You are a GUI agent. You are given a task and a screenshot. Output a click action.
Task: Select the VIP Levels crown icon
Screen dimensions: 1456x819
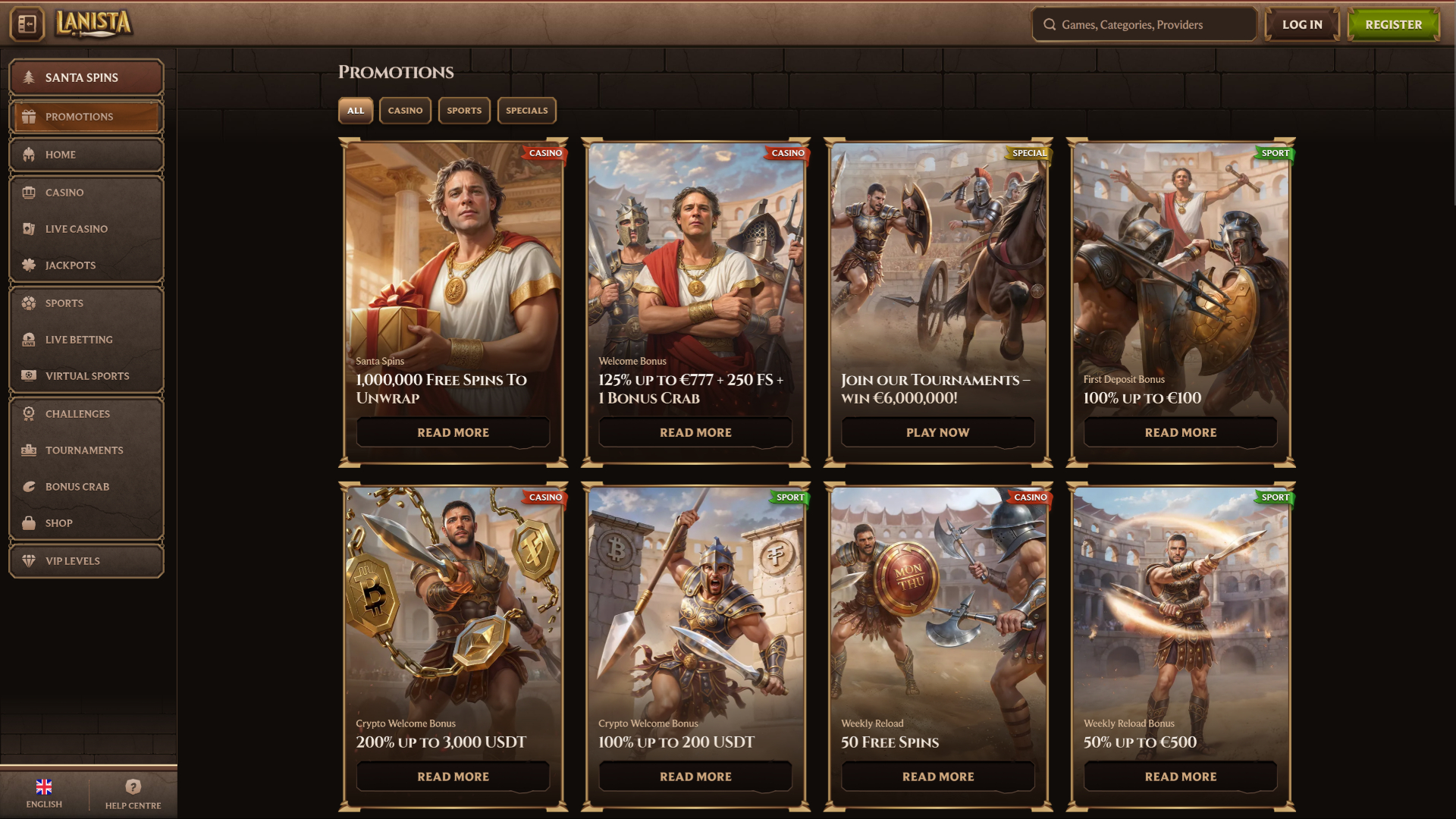click(28, 560)
